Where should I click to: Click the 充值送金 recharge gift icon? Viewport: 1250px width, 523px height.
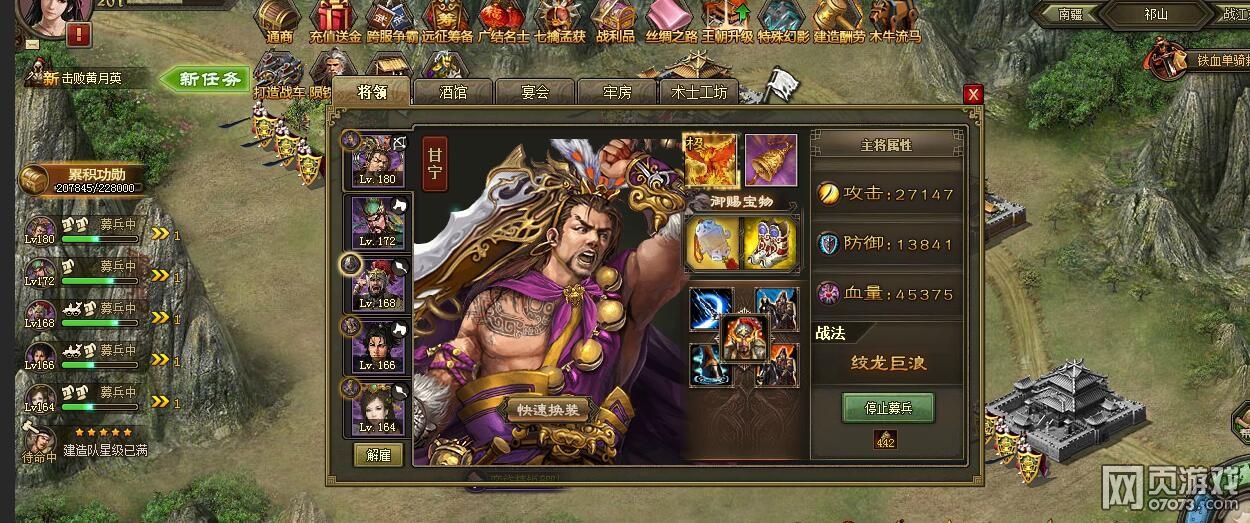pos(335,20)
